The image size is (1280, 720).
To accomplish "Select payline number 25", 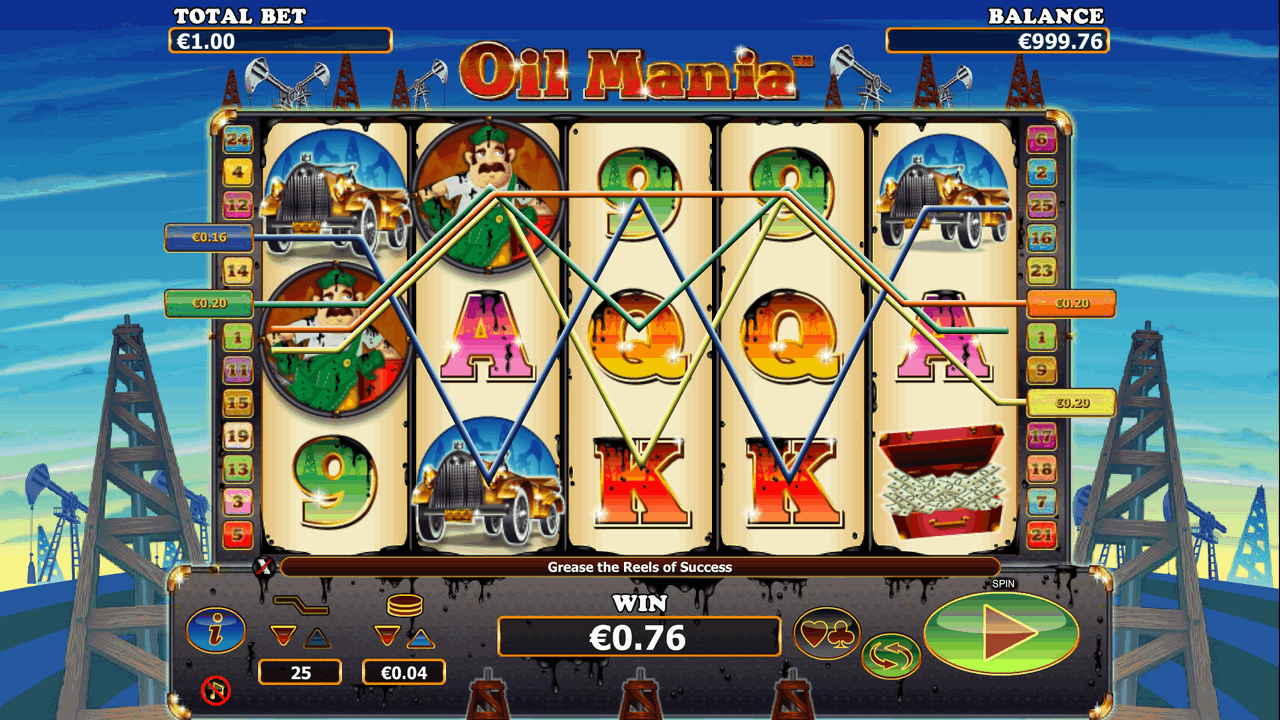I will (x=1041, y=205).
